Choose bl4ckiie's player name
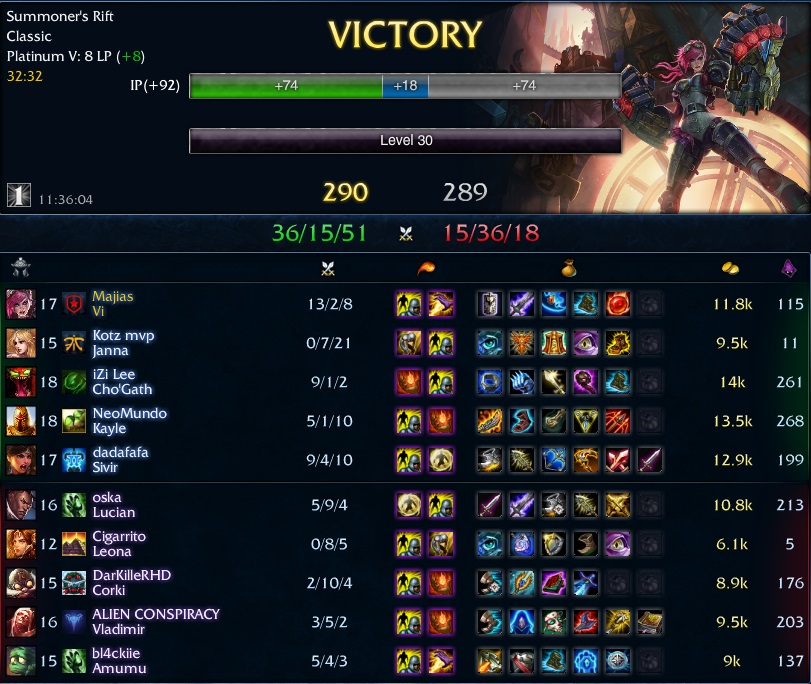This screenshot has width=811, height=684. (x=116, y=653)
